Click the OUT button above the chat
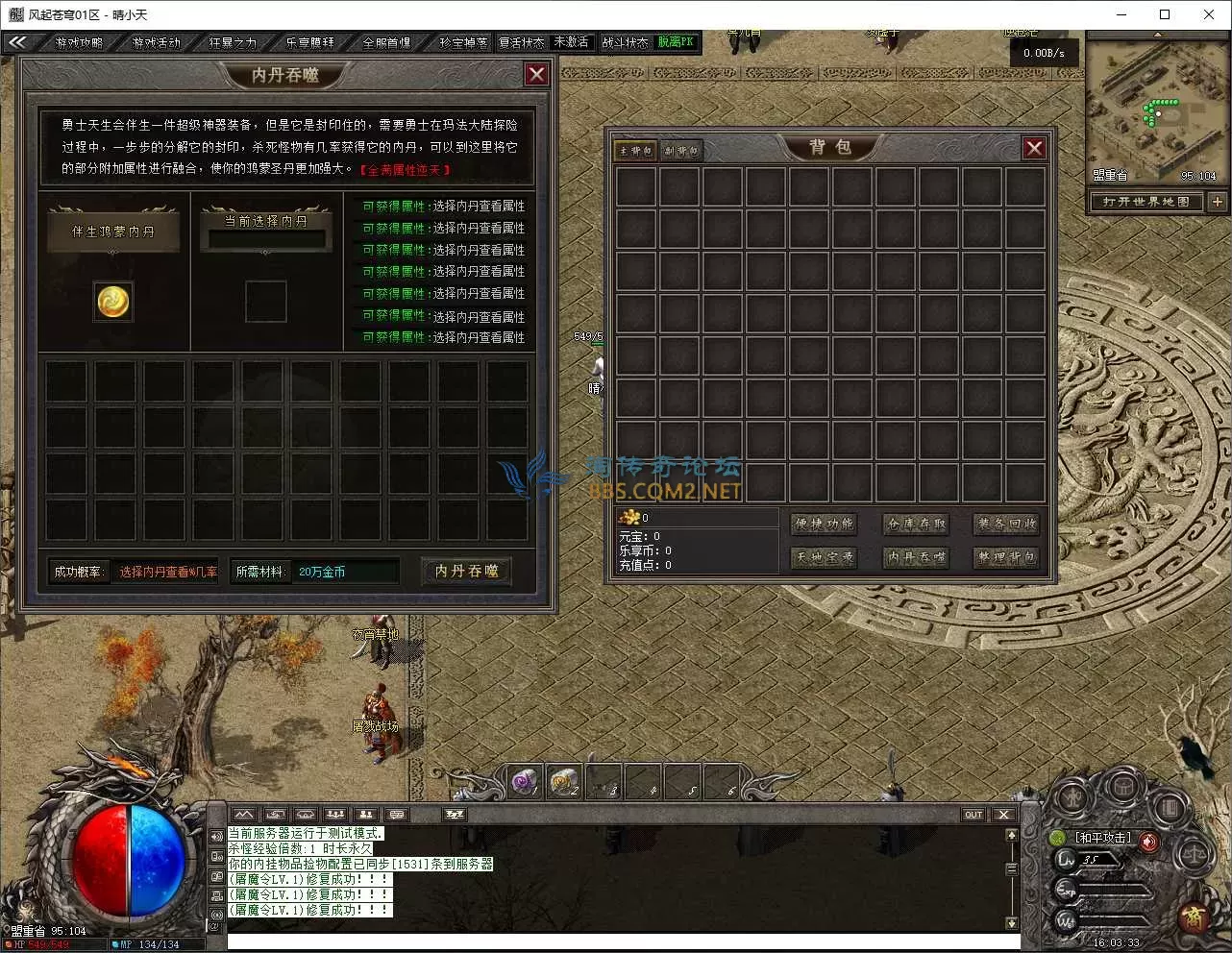The height and width of the screenshot is (953, 1232). (x=973, y=815)
